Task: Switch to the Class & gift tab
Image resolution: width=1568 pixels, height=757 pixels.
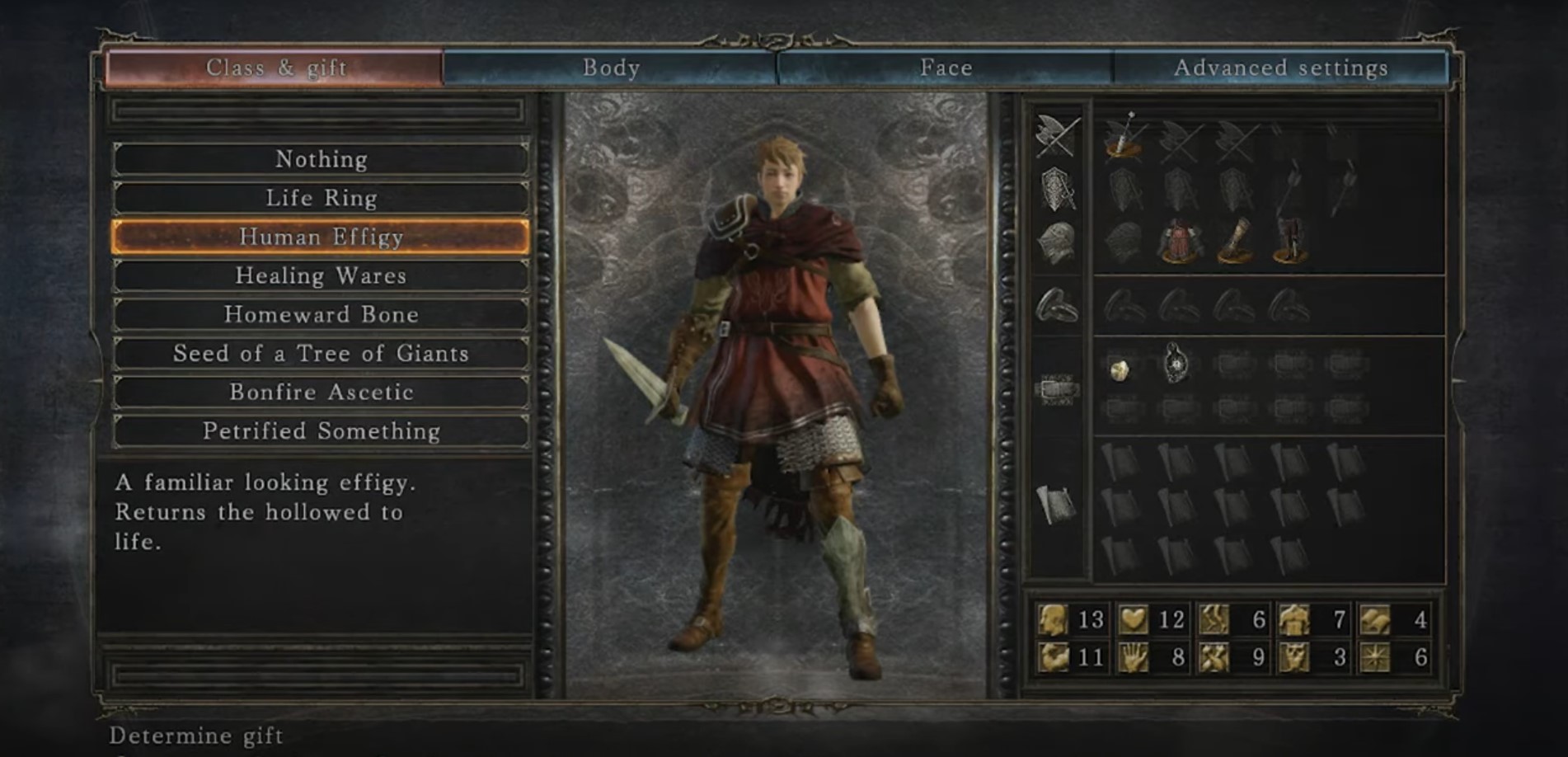Action: (x=275, y=68)
